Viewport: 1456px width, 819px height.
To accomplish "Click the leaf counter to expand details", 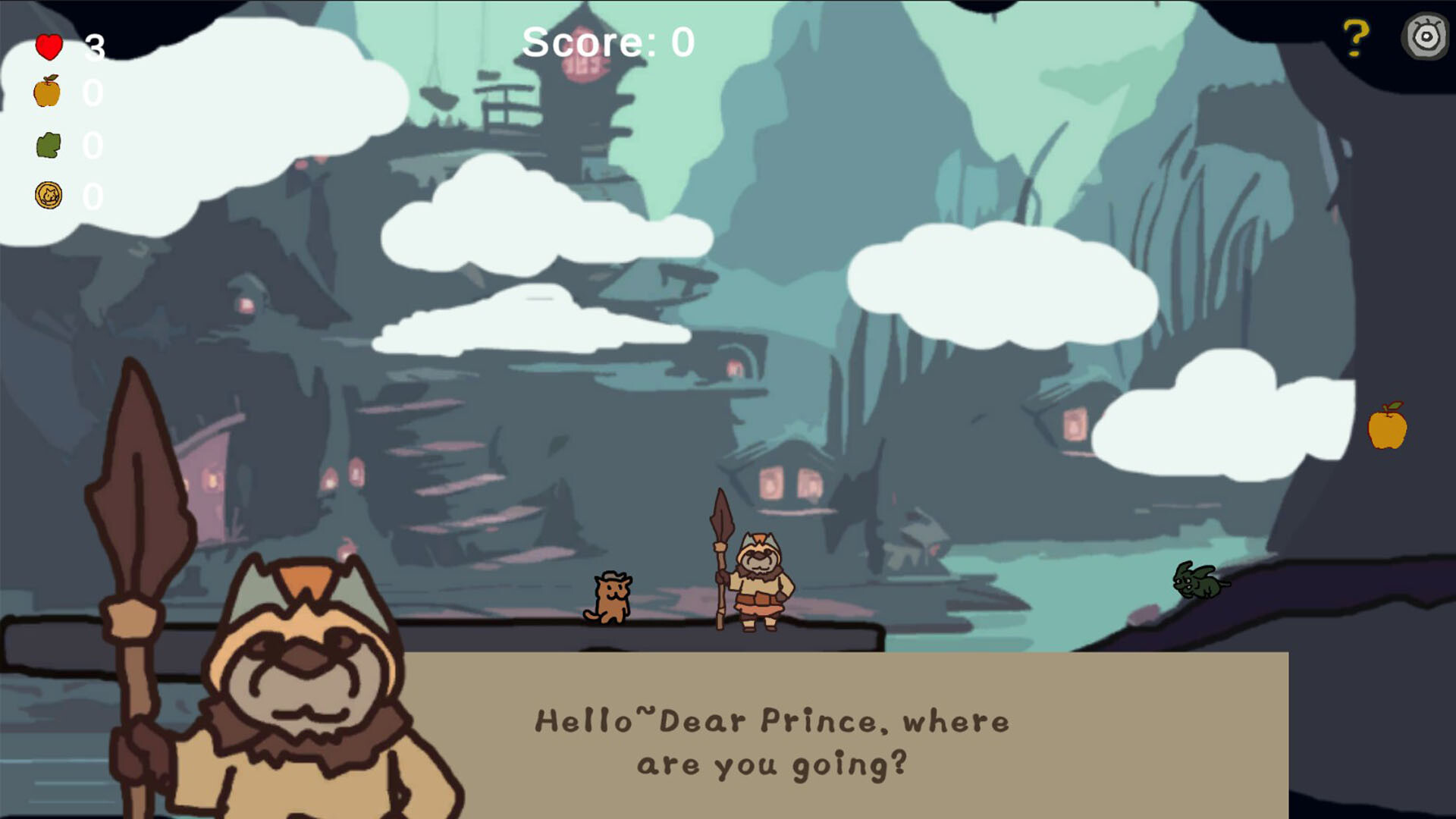I will 94,146.
